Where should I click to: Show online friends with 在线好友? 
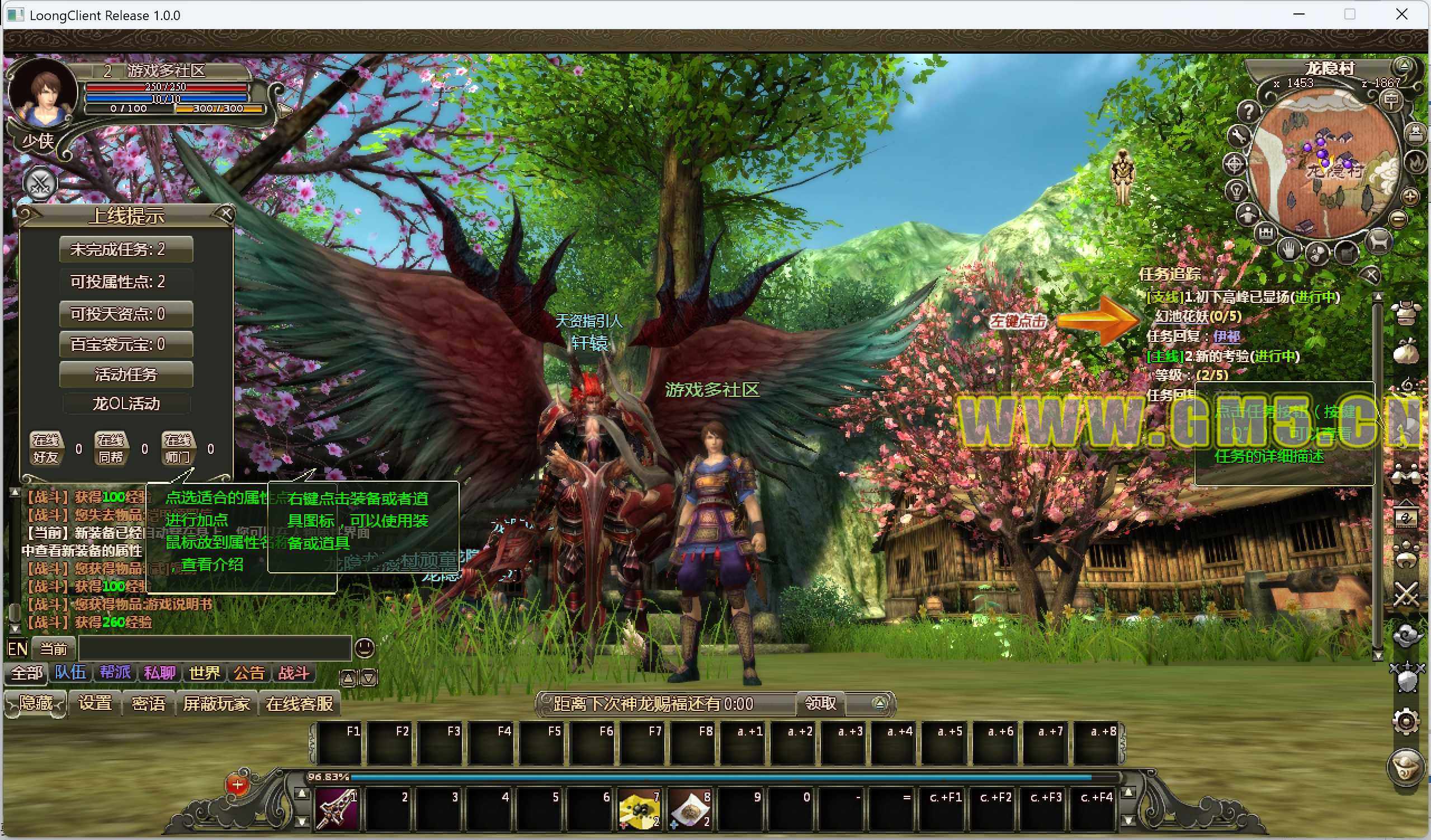click(46, 448)
